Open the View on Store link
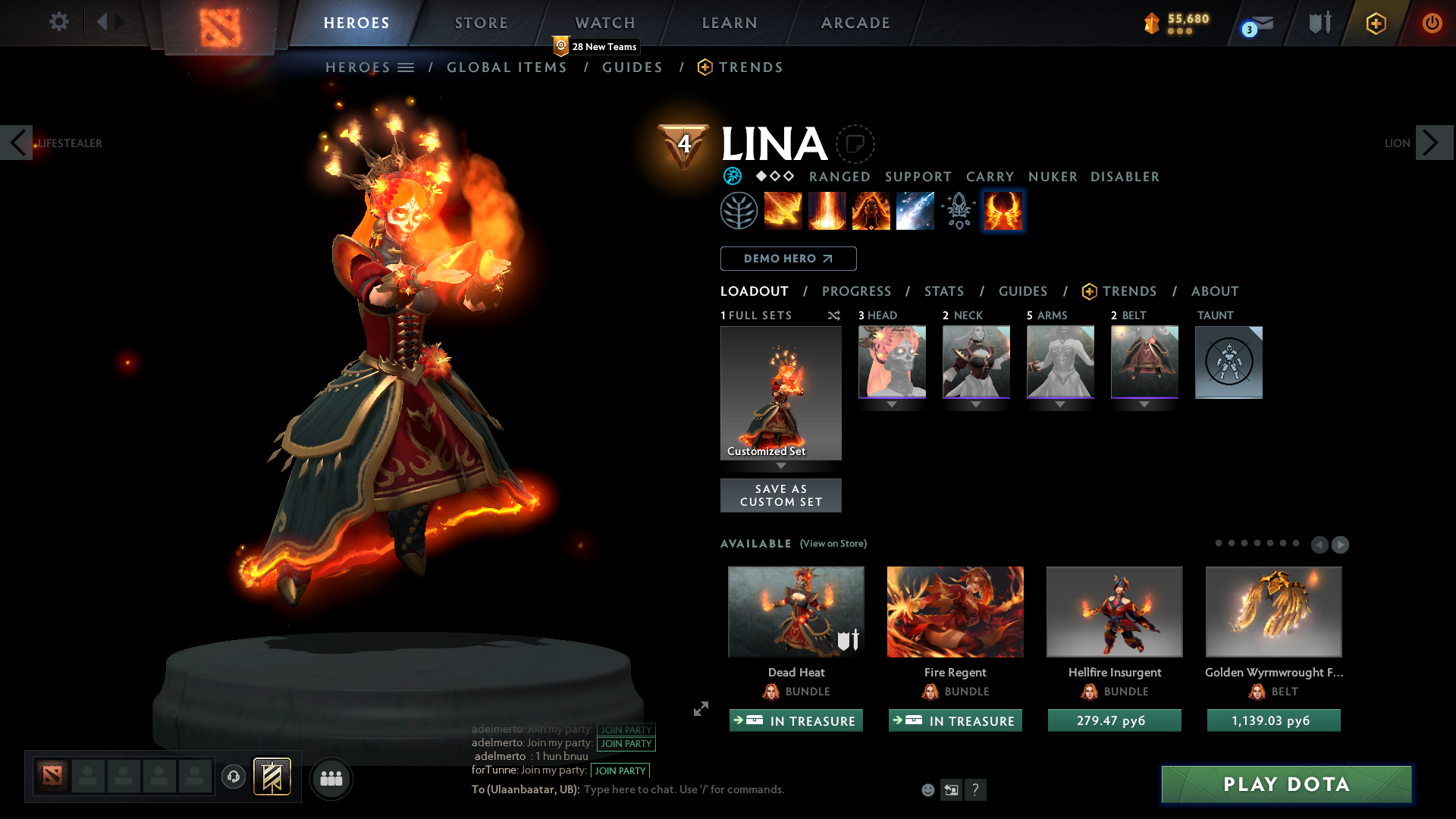Screen dimensions: 1456x819 833,544
